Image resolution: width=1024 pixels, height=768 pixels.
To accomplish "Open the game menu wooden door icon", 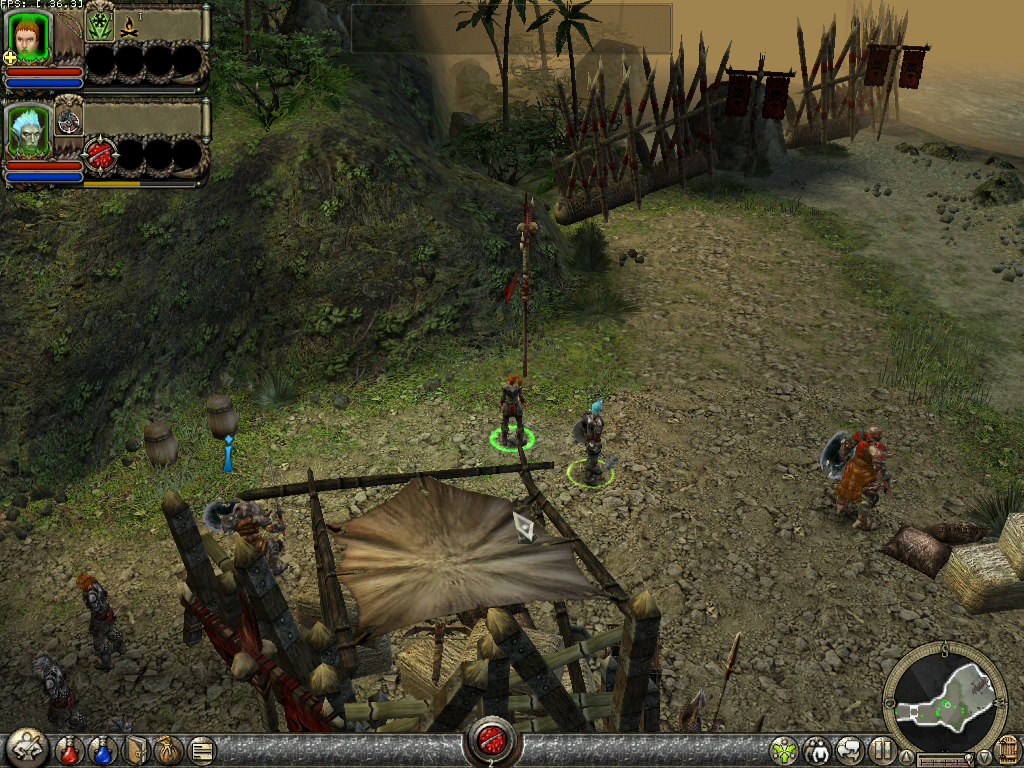I will (x=1007, y=749).
